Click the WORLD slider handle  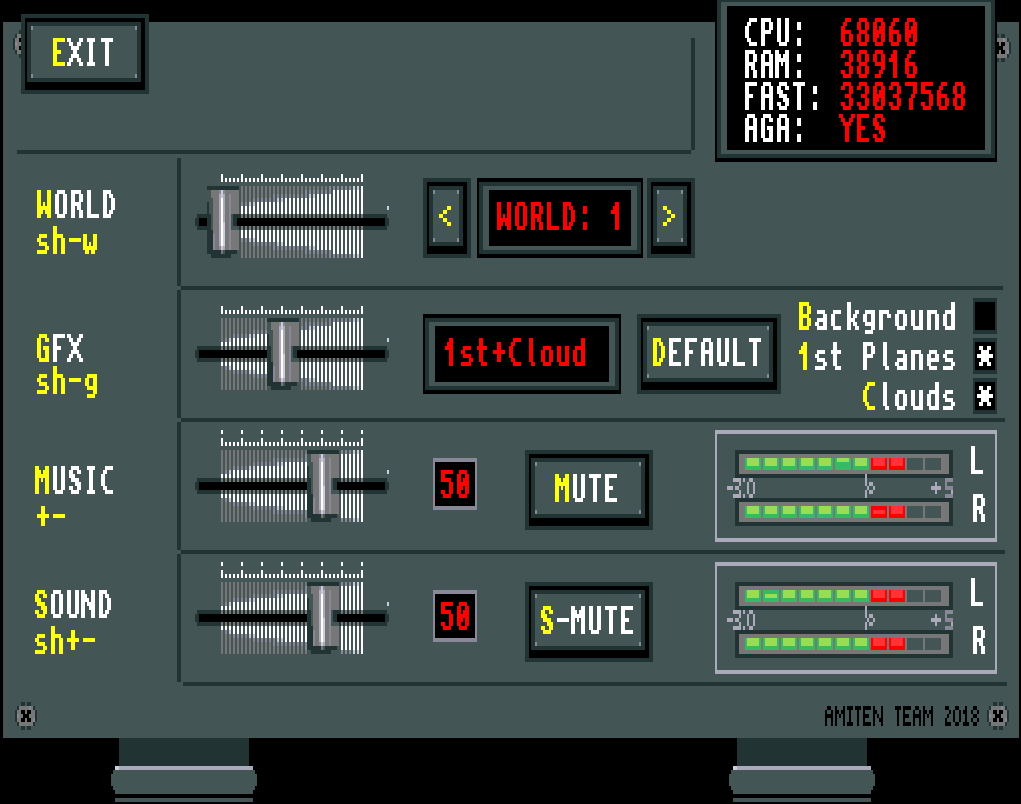224,220
